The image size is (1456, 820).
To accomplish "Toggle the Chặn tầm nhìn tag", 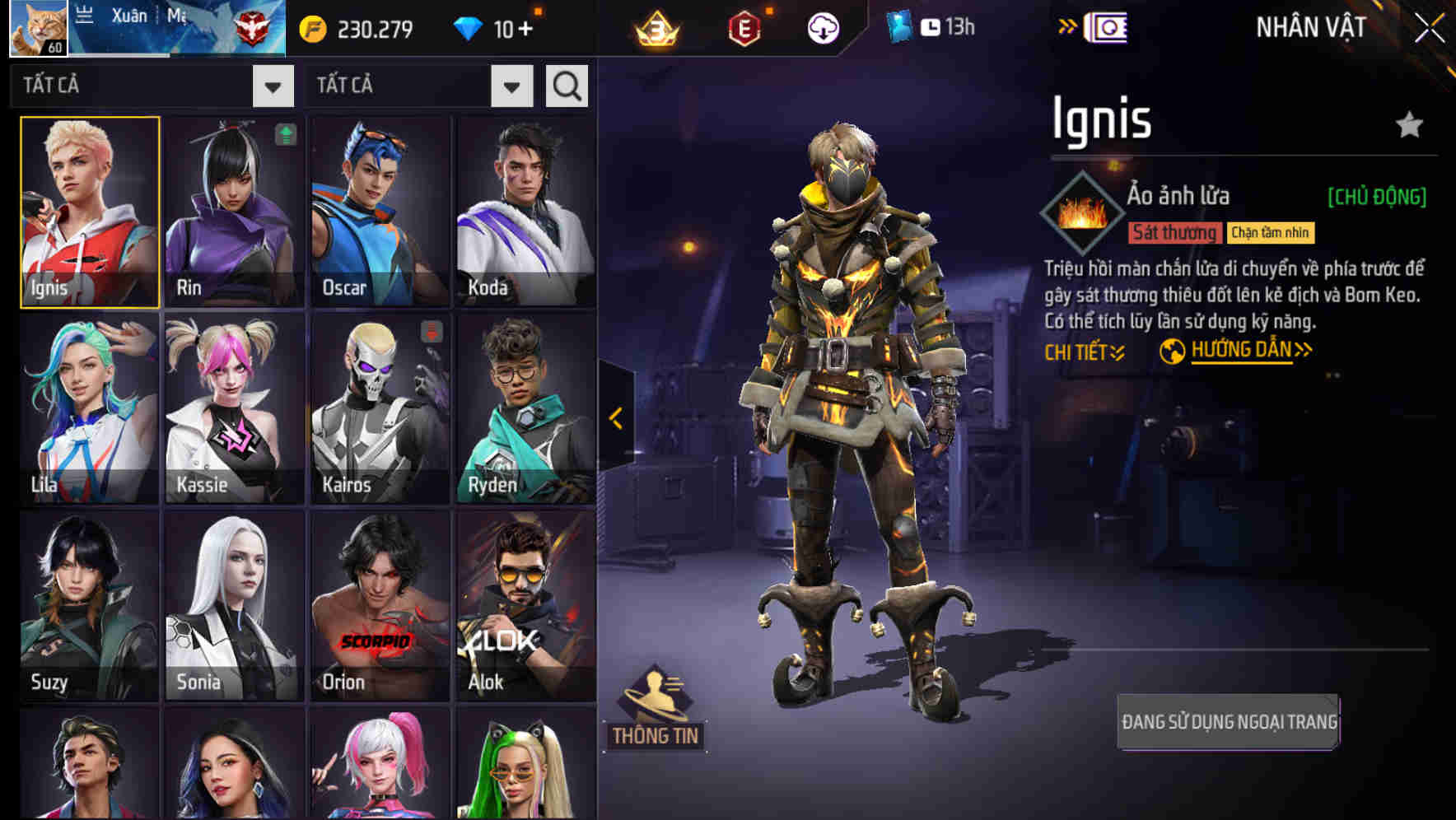I will coord(1269,232).
